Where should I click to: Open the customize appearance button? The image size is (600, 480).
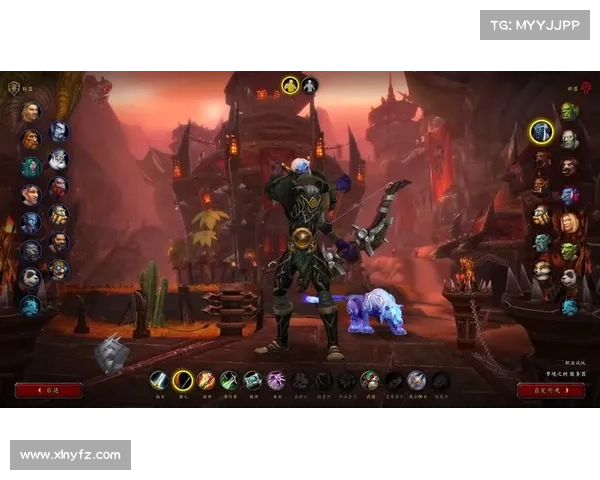tap(551, 390)
